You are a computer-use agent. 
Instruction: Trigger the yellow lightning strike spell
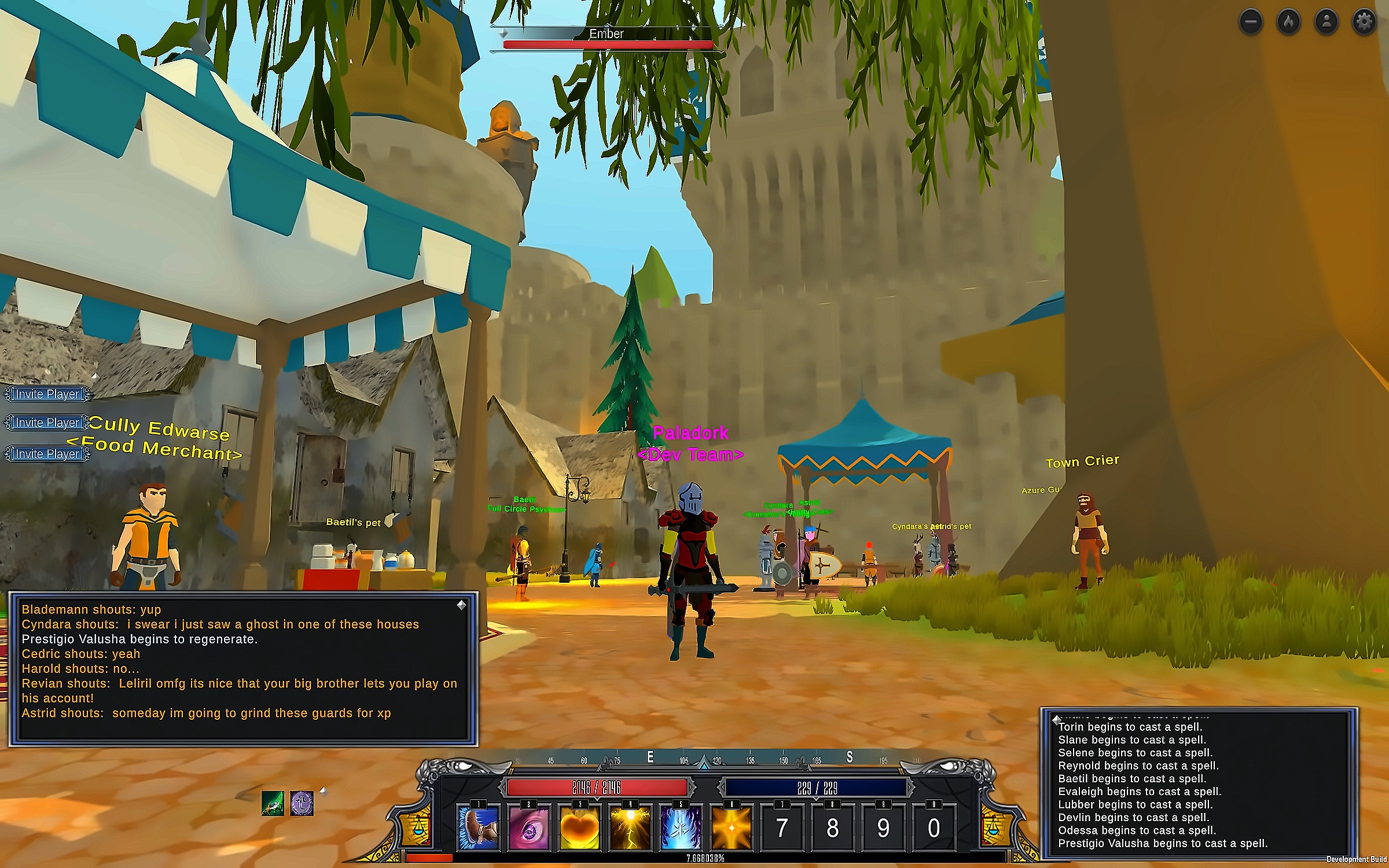pos(630,829)
